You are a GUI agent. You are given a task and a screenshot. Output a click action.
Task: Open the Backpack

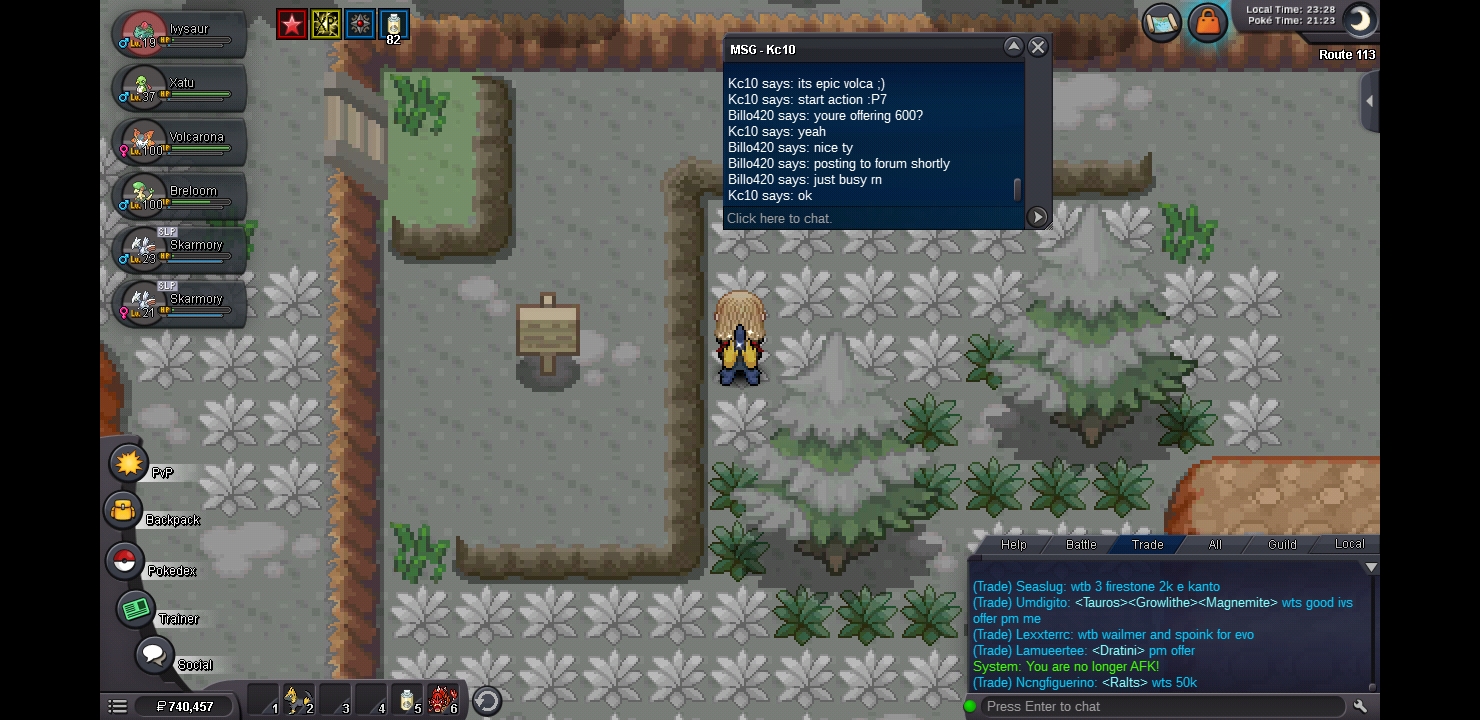click(124, 511)
